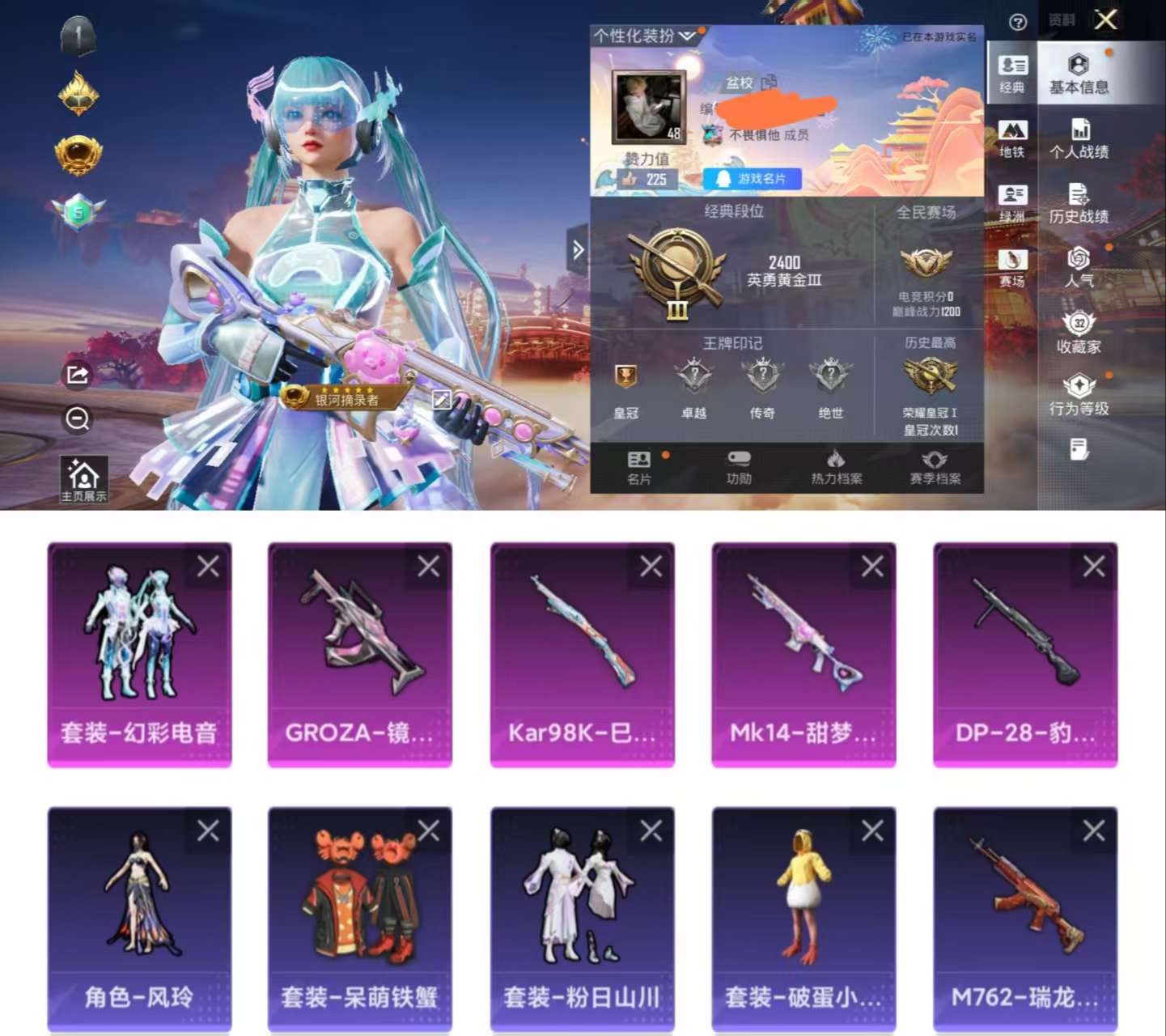Click the chevron arrow on the profile card edge
Image resolution: width=1166 pixels, height=1036 pixels.
point(578,251)
